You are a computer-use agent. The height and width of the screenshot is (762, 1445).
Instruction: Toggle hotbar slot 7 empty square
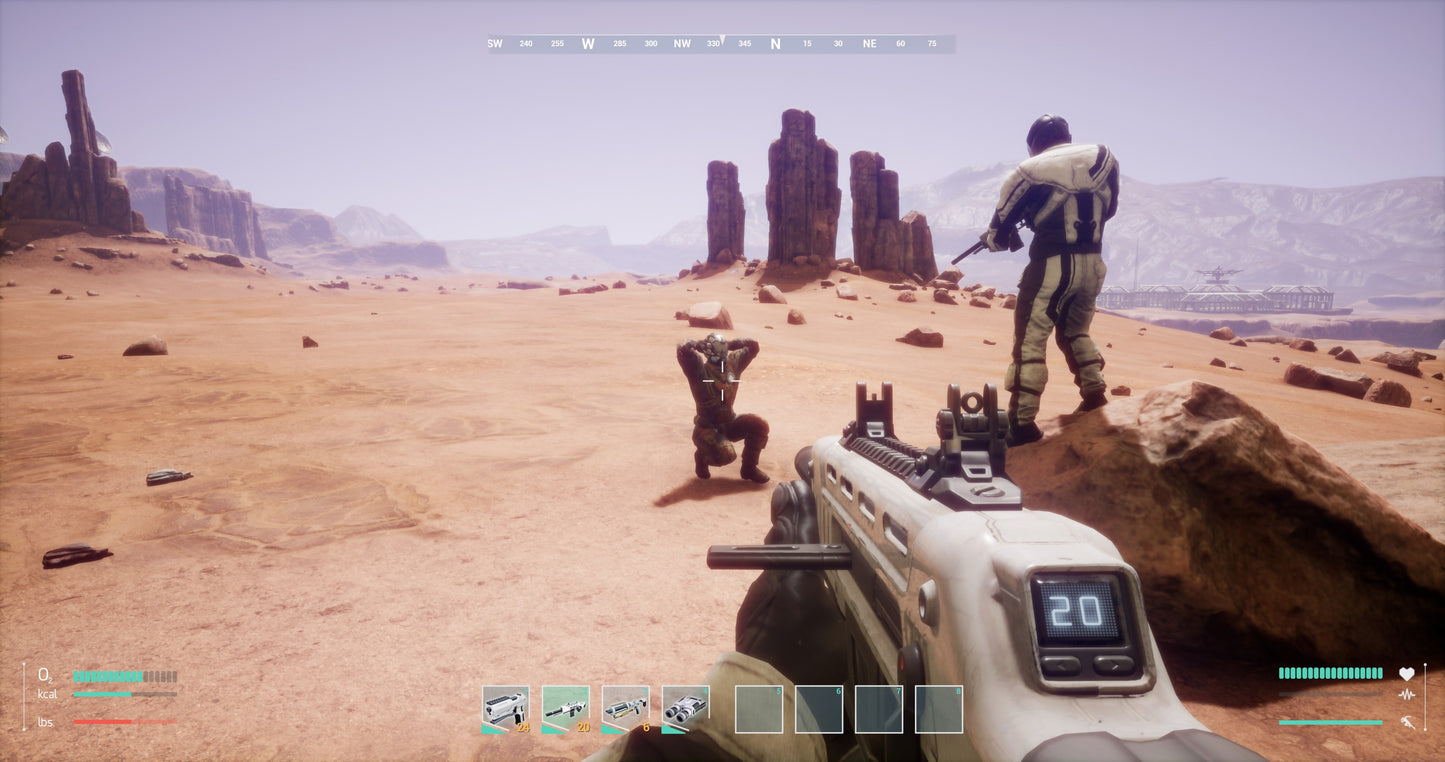pyautogui.click(x=878, y=708)
